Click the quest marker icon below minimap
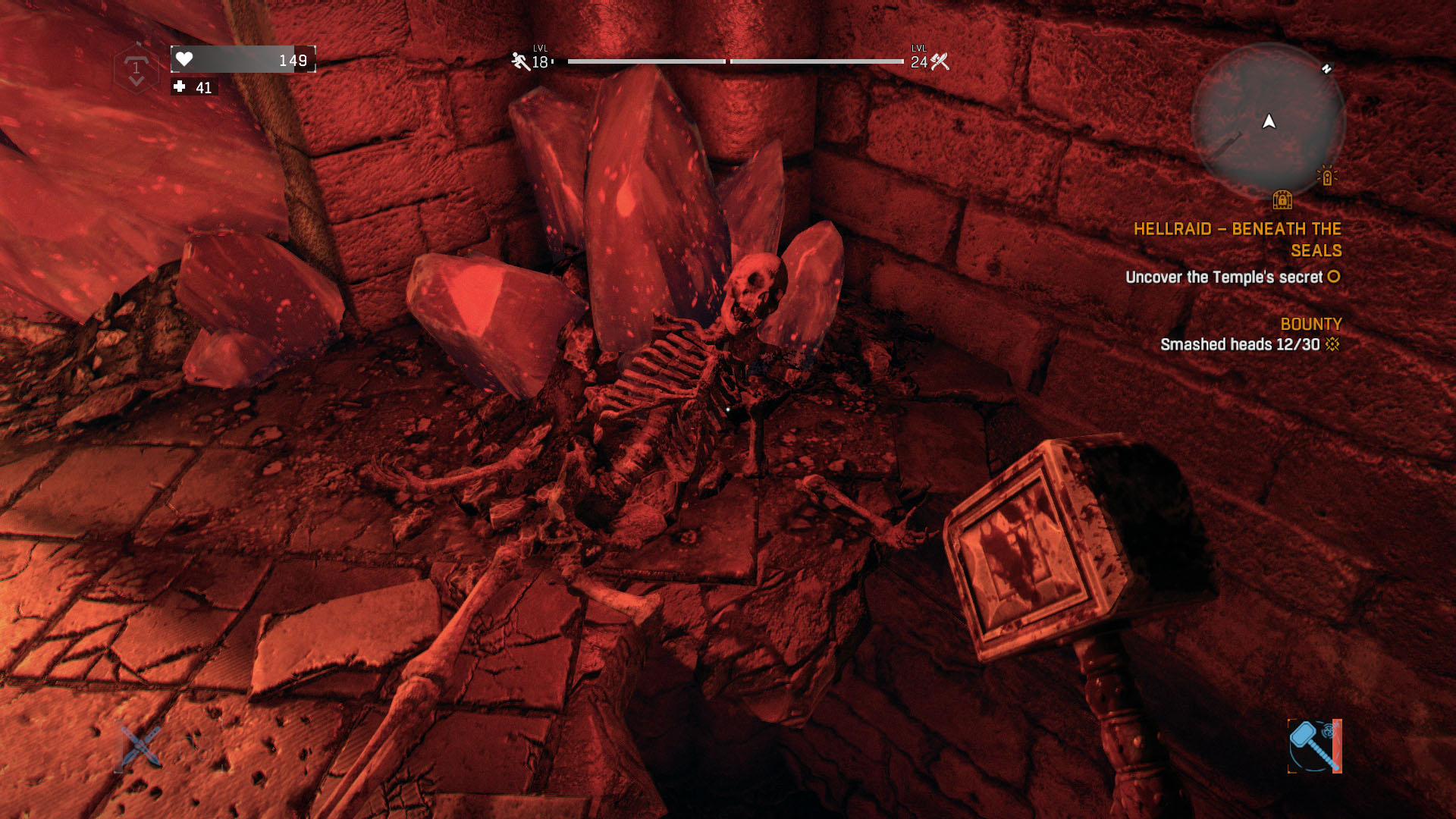Viewport: 1456px width, 819px height. (1282, 200)
